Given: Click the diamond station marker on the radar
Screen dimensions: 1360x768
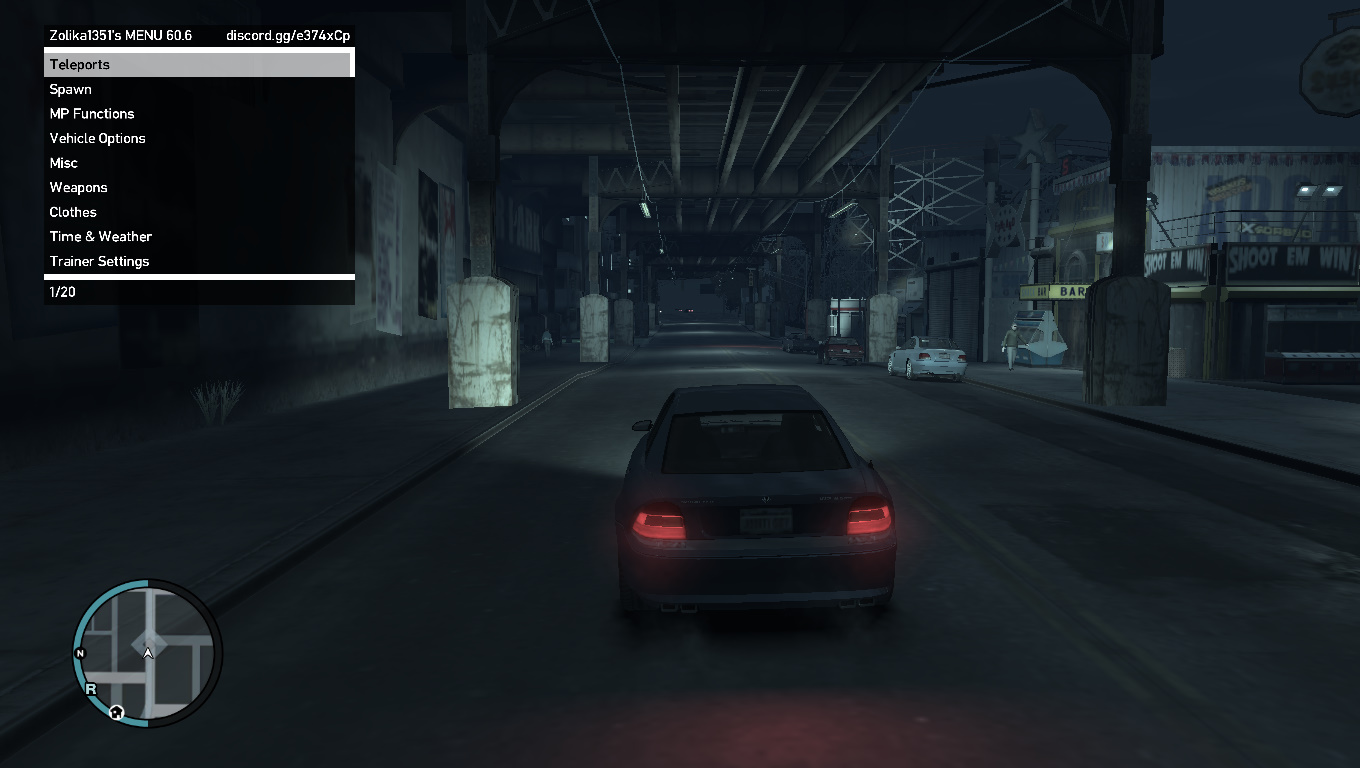Looking at the screenshot, I should click(x=148, y=640).
